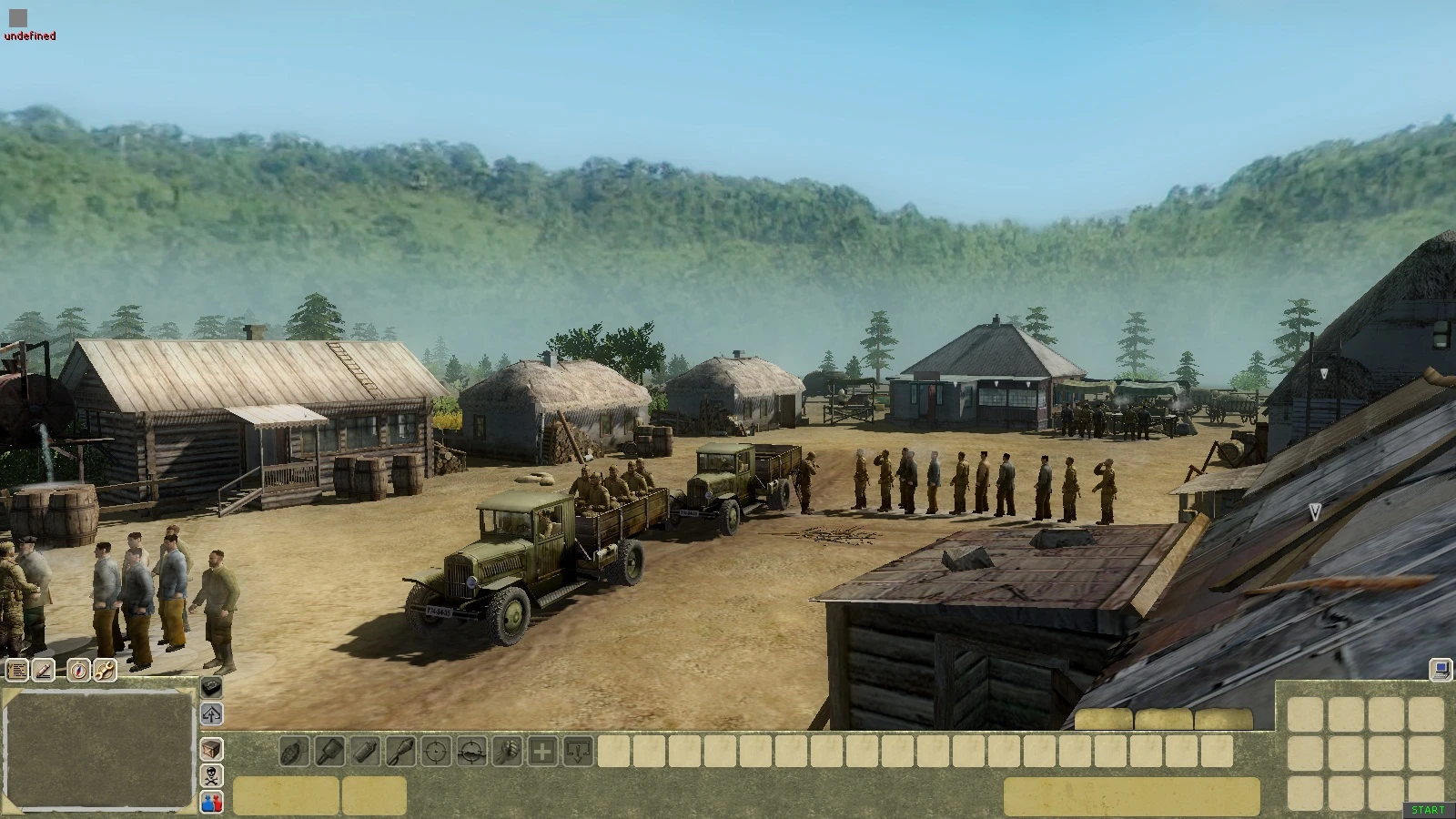Screen dimensions: 1456x819
Task: Select the rifle grenade command icon
Action: 400,752
